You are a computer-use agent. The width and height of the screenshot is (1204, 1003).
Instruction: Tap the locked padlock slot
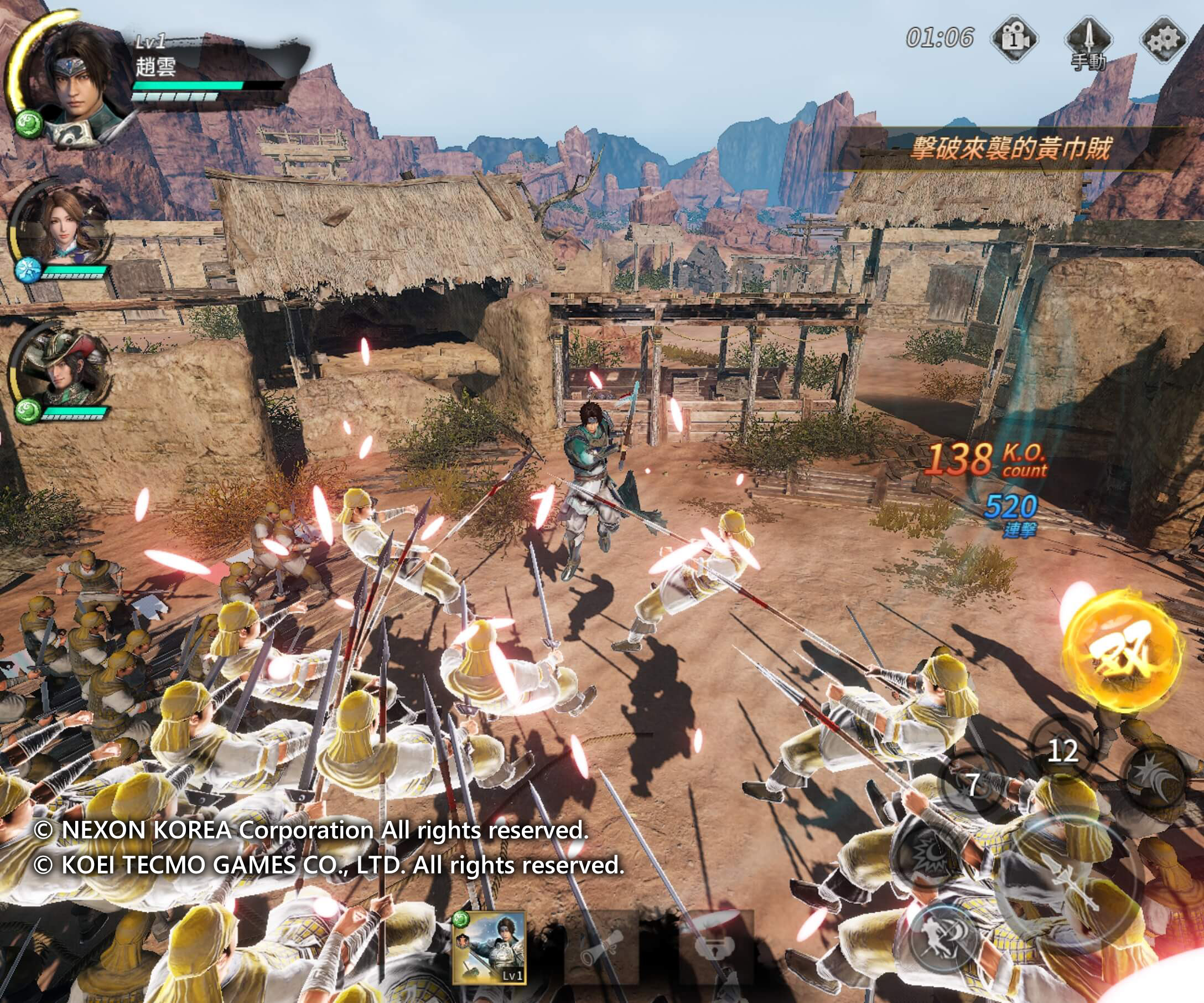[x=714, y=949]
